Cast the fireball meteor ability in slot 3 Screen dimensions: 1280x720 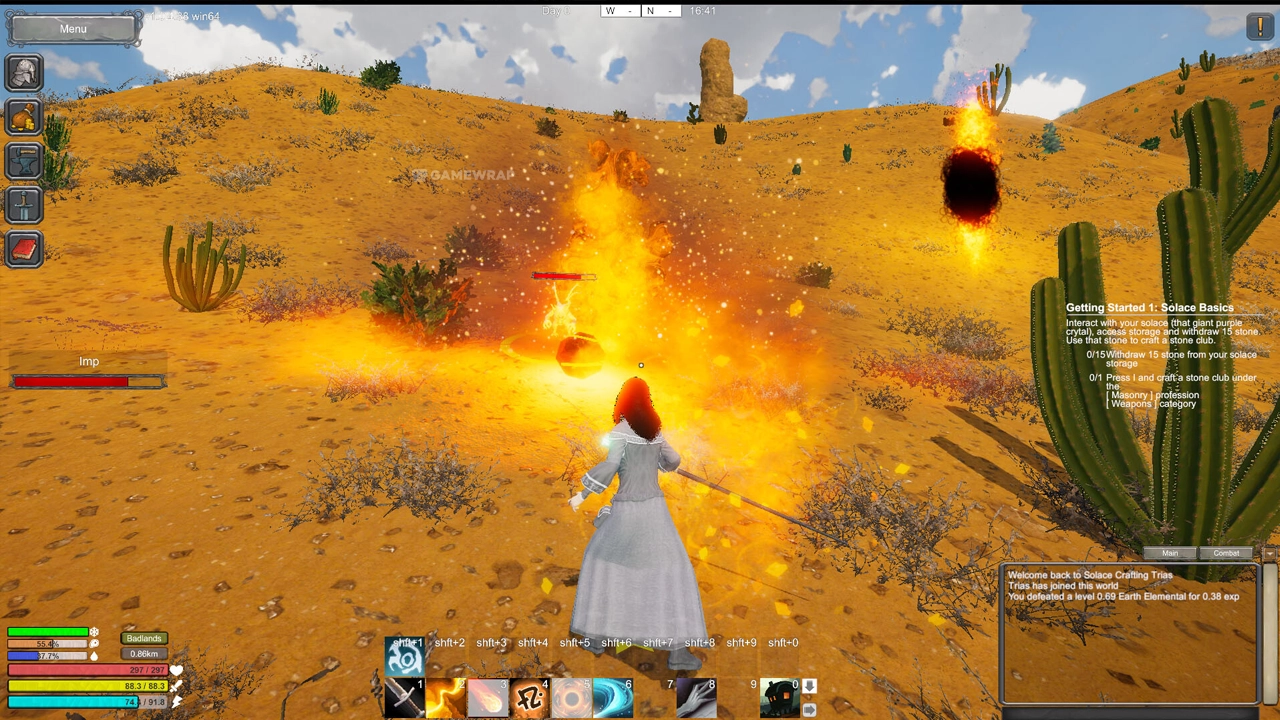488,698
